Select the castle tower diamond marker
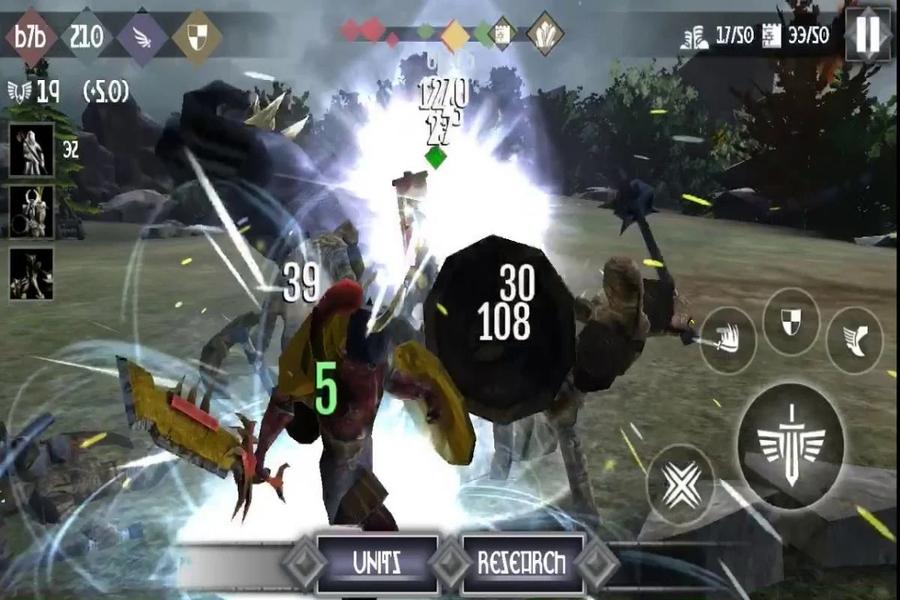900x600 pixels. click(503, 33)
